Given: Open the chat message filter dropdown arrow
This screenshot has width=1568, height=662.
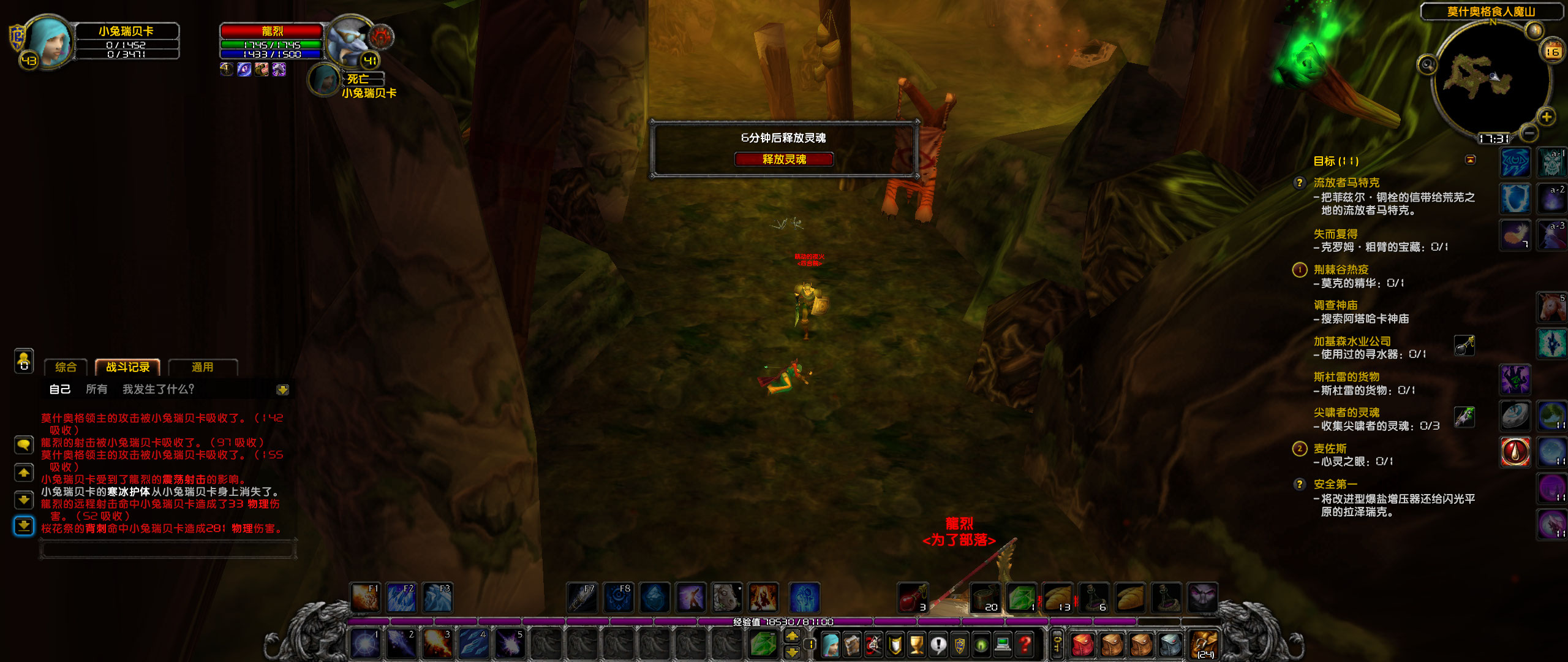Looking at the screenshot, I should (284, 389).
